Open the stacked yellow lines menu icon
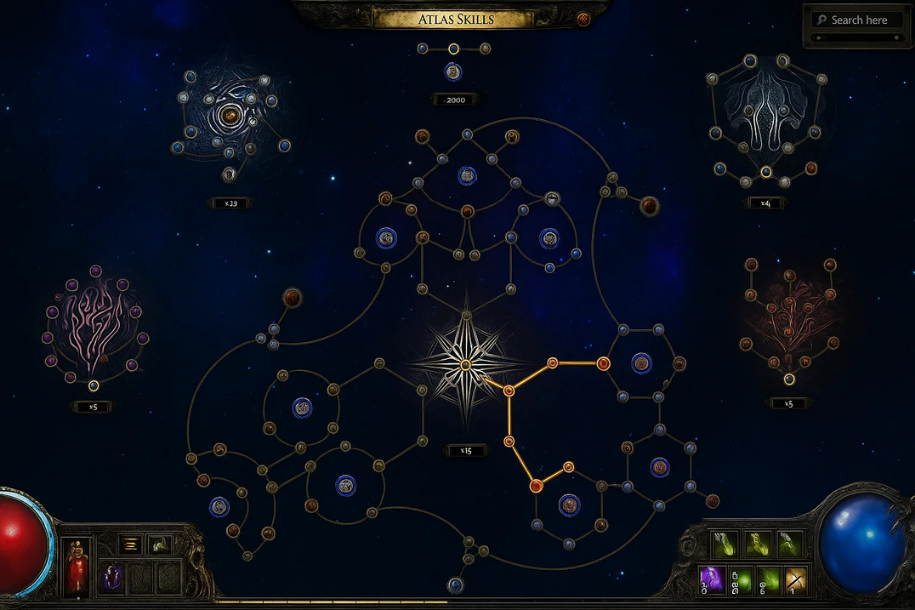The height and width of the screenshot is (610, 915). coord(130,544)
